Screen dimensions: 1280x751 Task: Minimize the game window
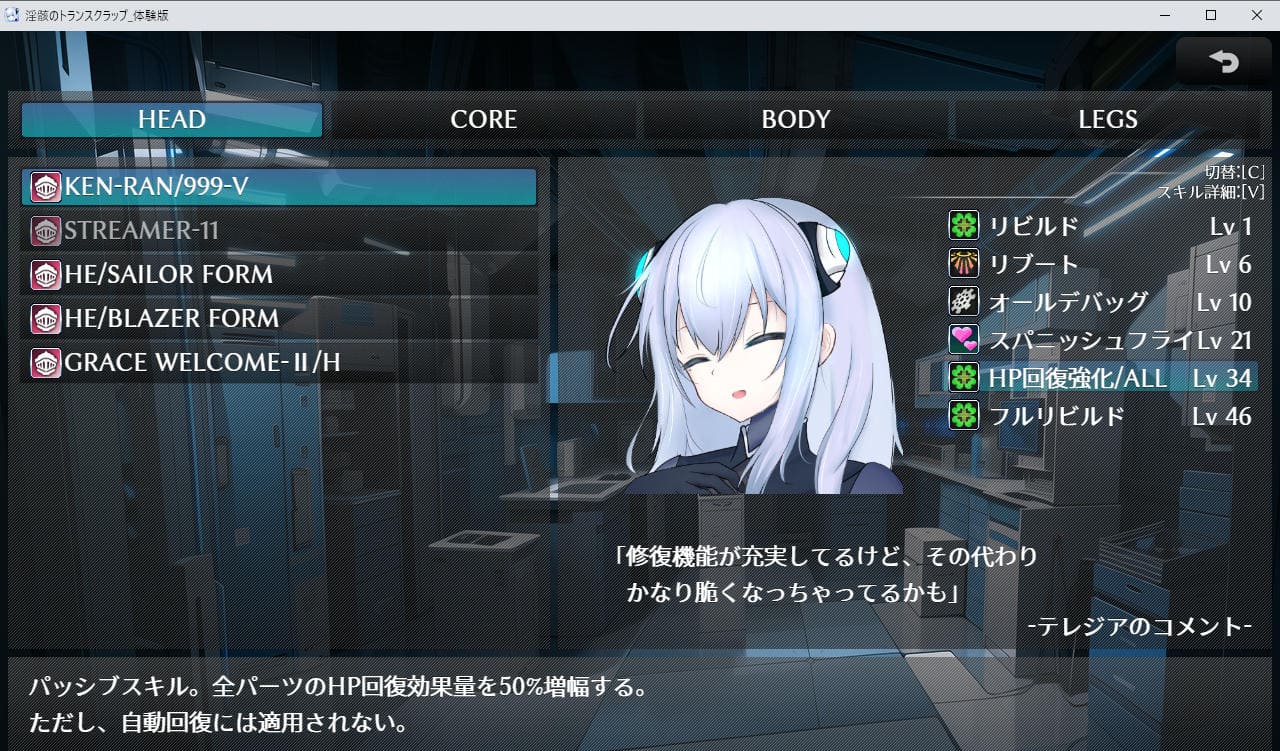click(x=1165, y=15)
